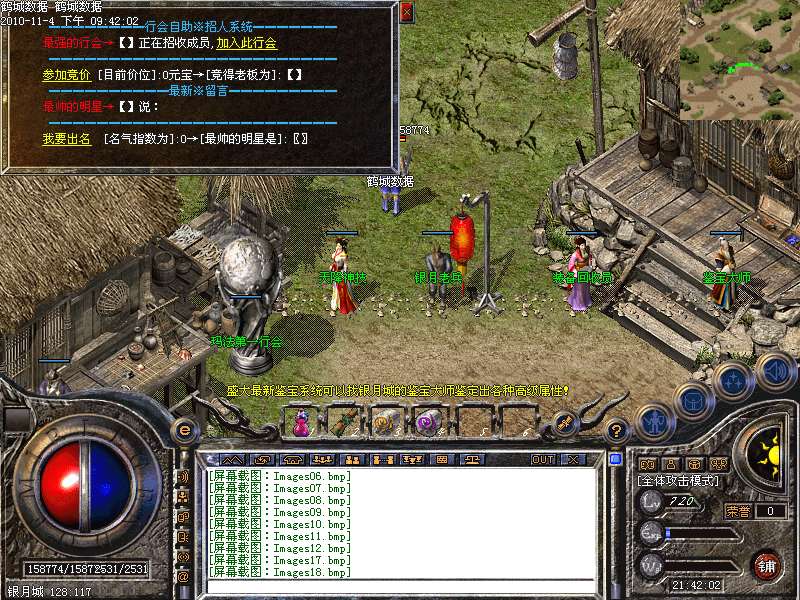This screenshot has width=800, height=600.
Task: Toggle the 全体攻击模式 attack mode label
Action: (x=676, y=481)
